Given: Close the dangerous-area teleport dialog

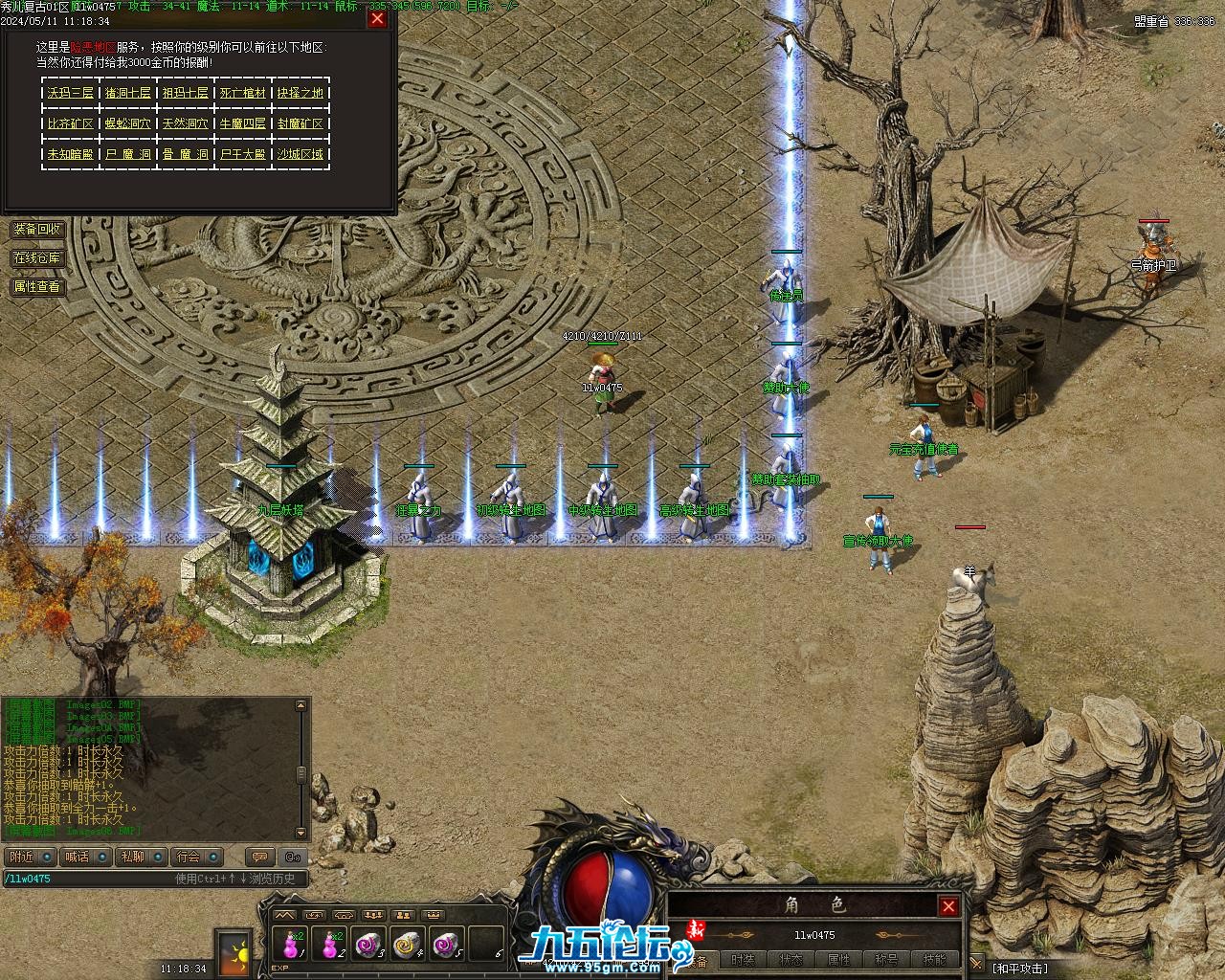Looking at the screenshot, I should 377,18.
